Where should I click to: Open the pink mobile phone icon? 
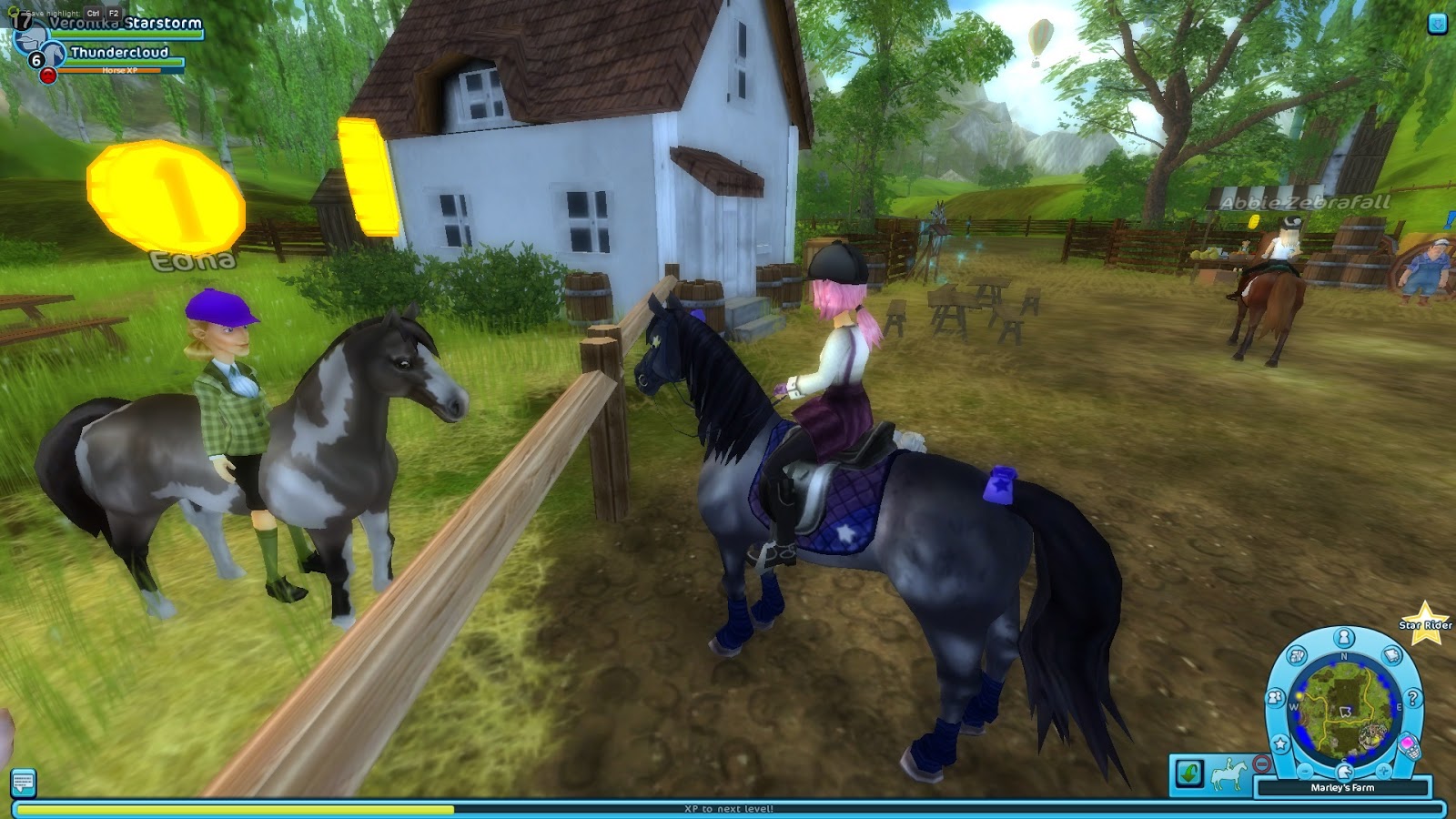point(1410,746)
